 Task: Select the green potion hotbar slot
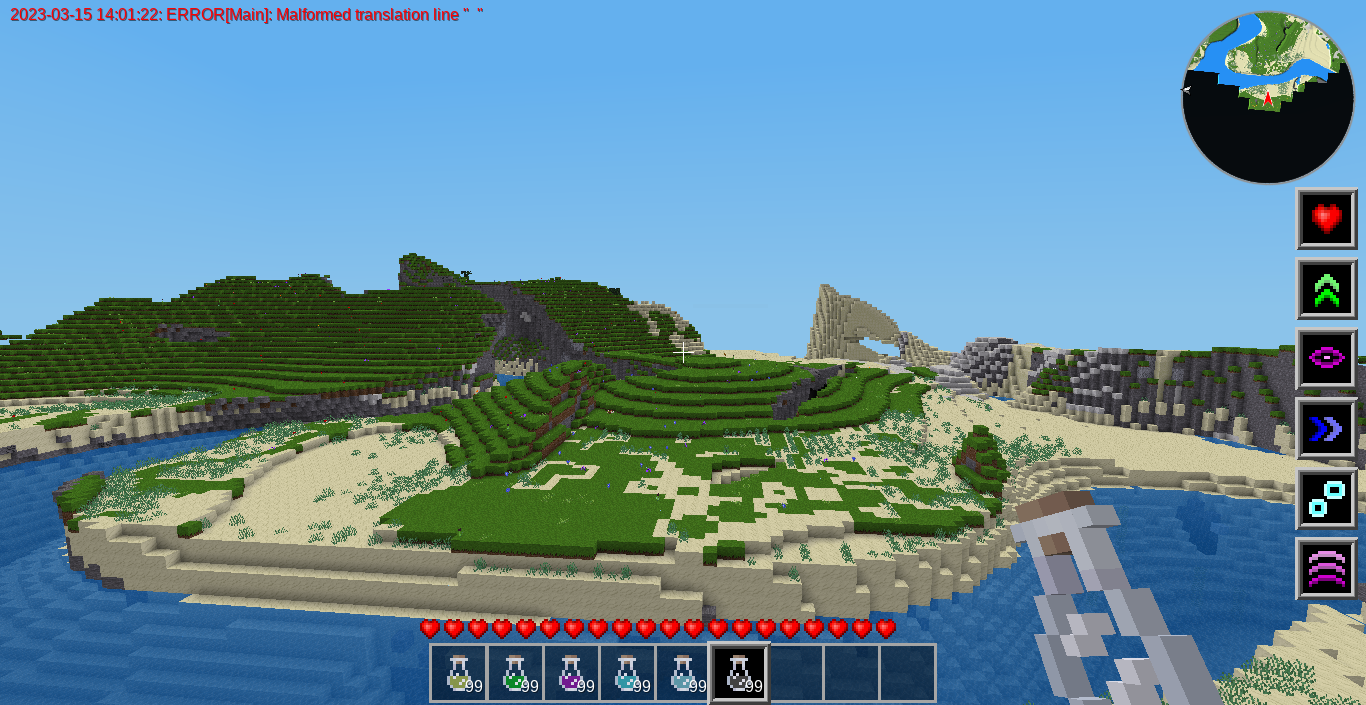click(515, 673)
